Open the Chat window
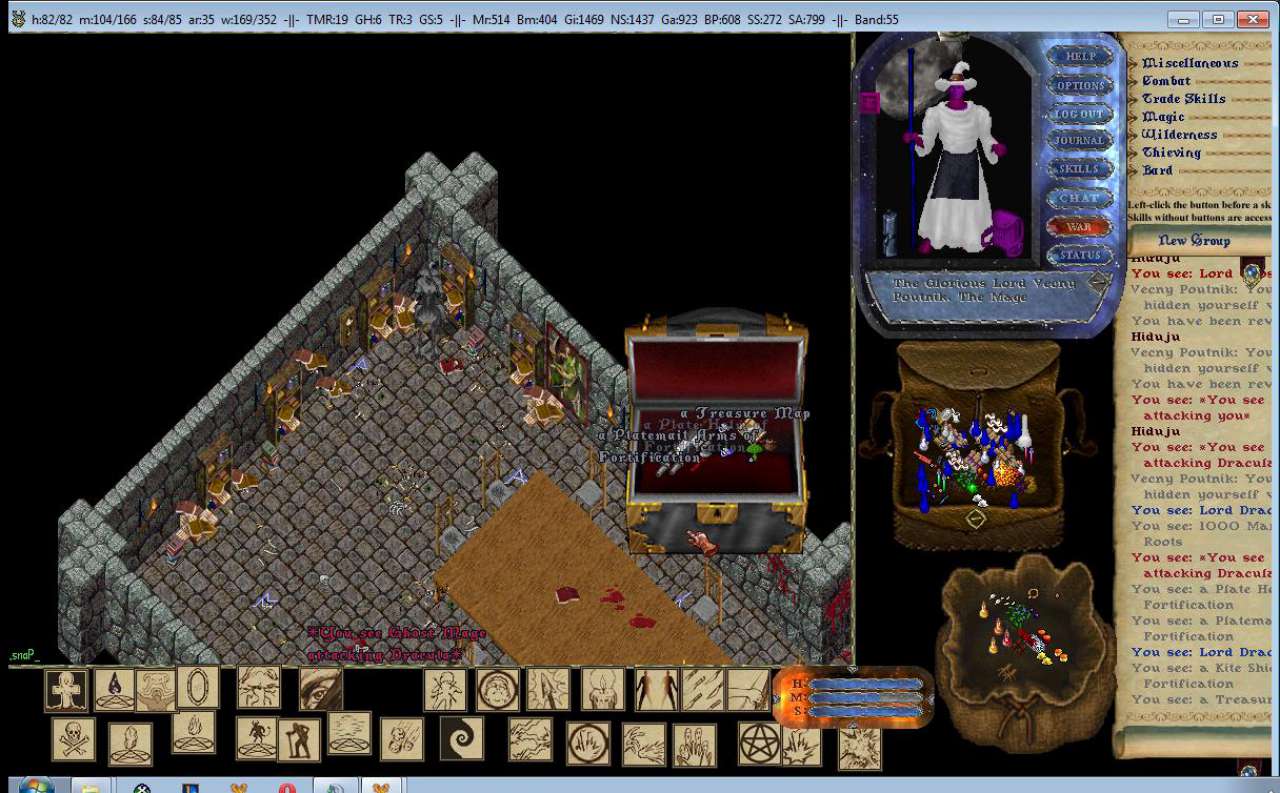 pos(1080,198)
